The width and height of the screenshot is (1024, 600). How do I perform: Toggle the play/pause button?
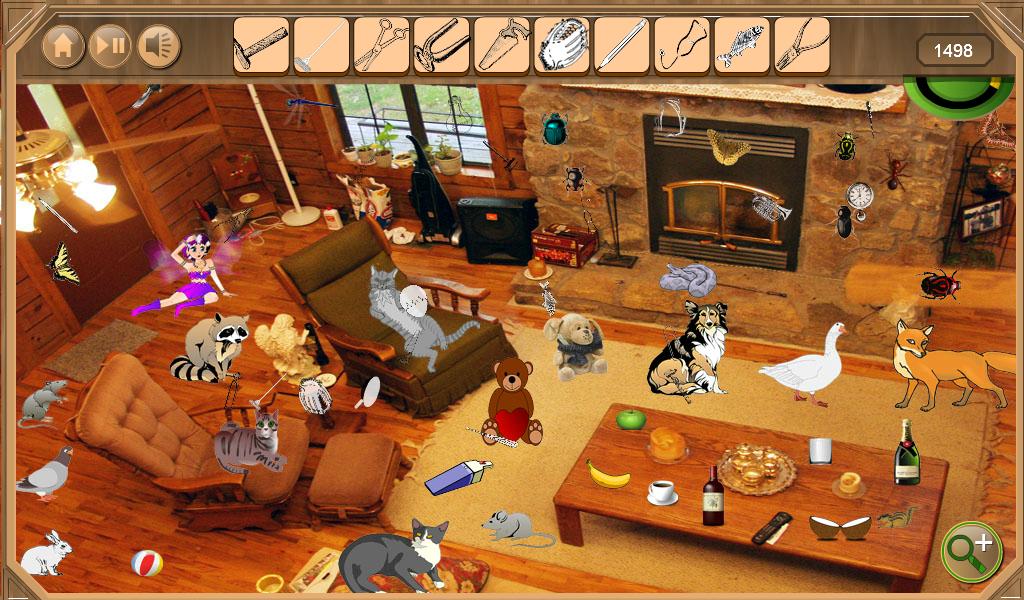(110, 45)
